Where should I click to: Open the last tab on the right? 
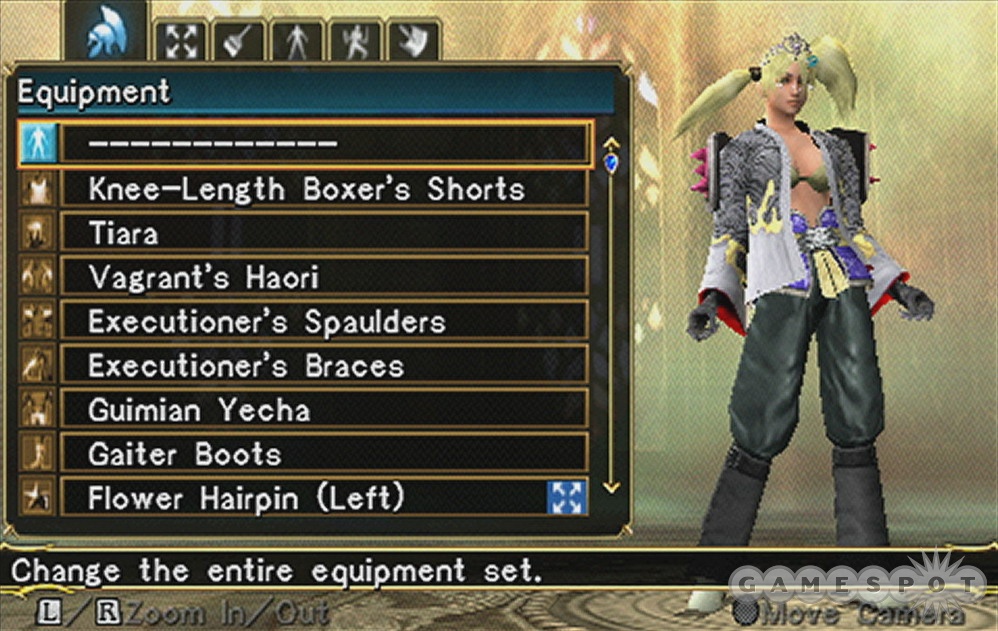pyautogui.click(x=413, y=42)
